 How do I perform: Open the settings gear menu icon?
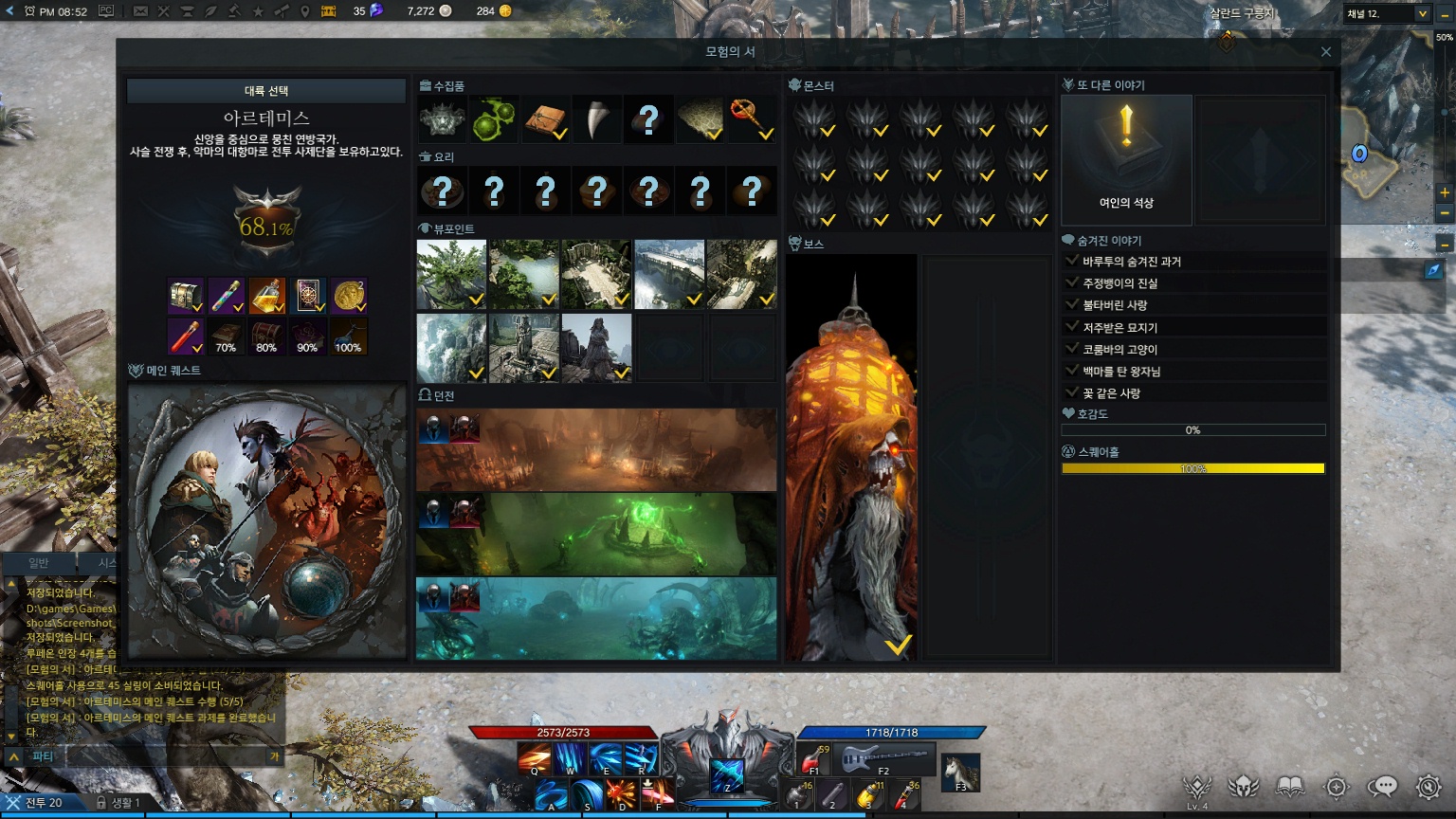click(x=1429, y=786)
